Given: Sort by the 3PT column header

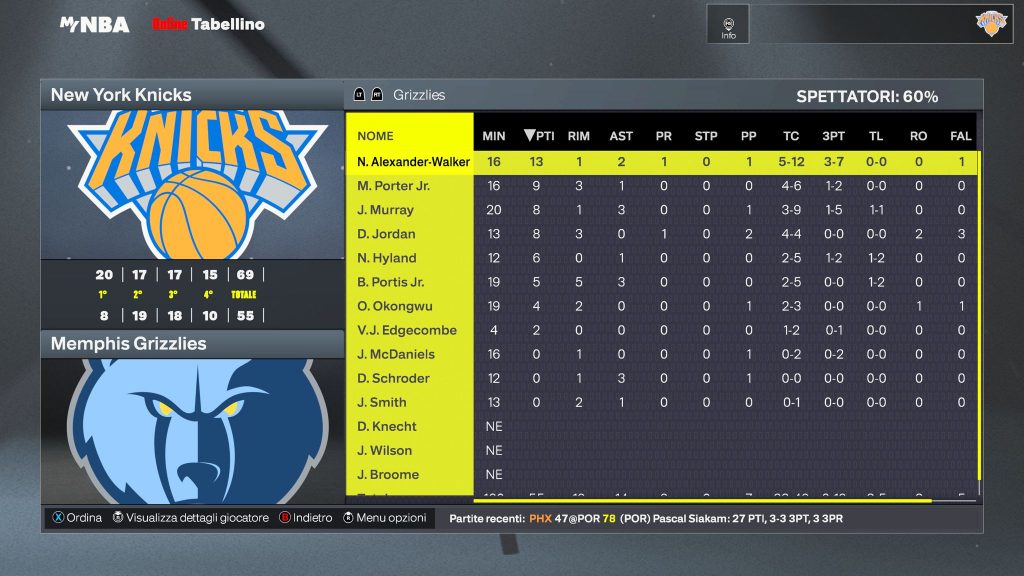Looking at the screenshot, I should tap(833, 136).
